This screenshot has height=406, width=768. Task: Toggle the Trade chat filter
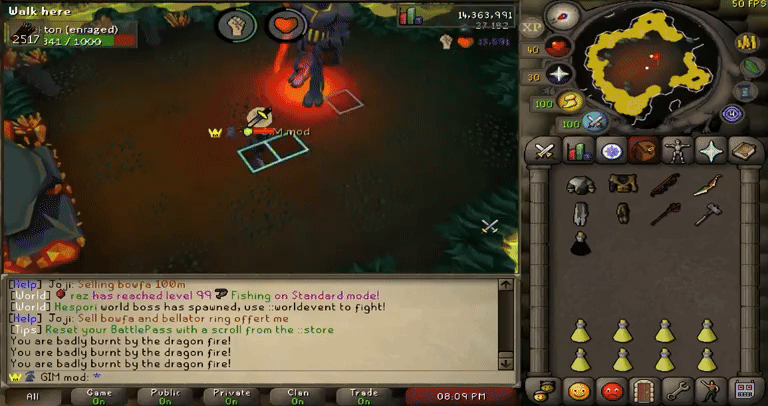(363, 396)
